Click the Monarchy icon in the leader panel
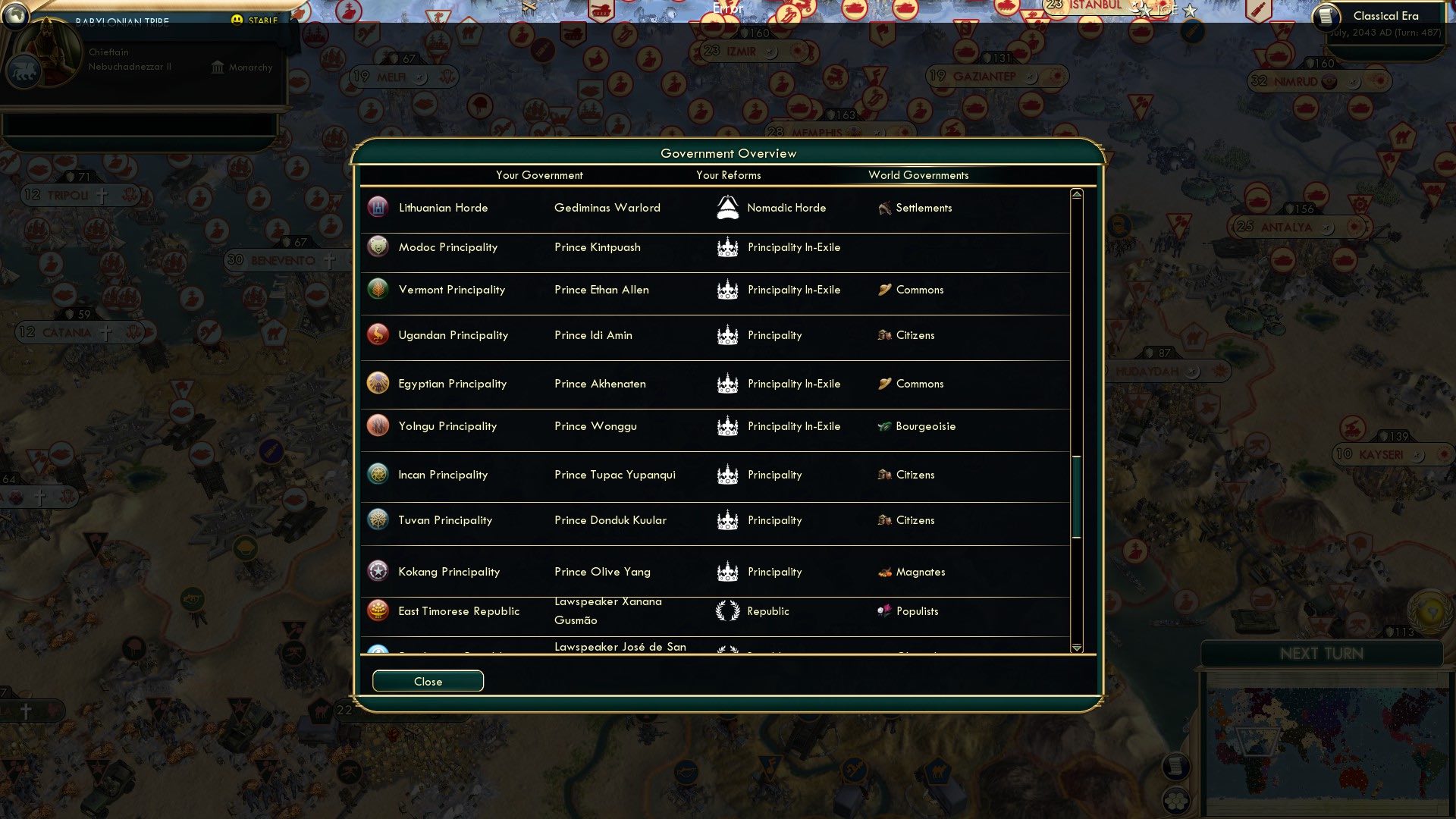The height and width of the screenshot is (819, 1456). [218, 67]
